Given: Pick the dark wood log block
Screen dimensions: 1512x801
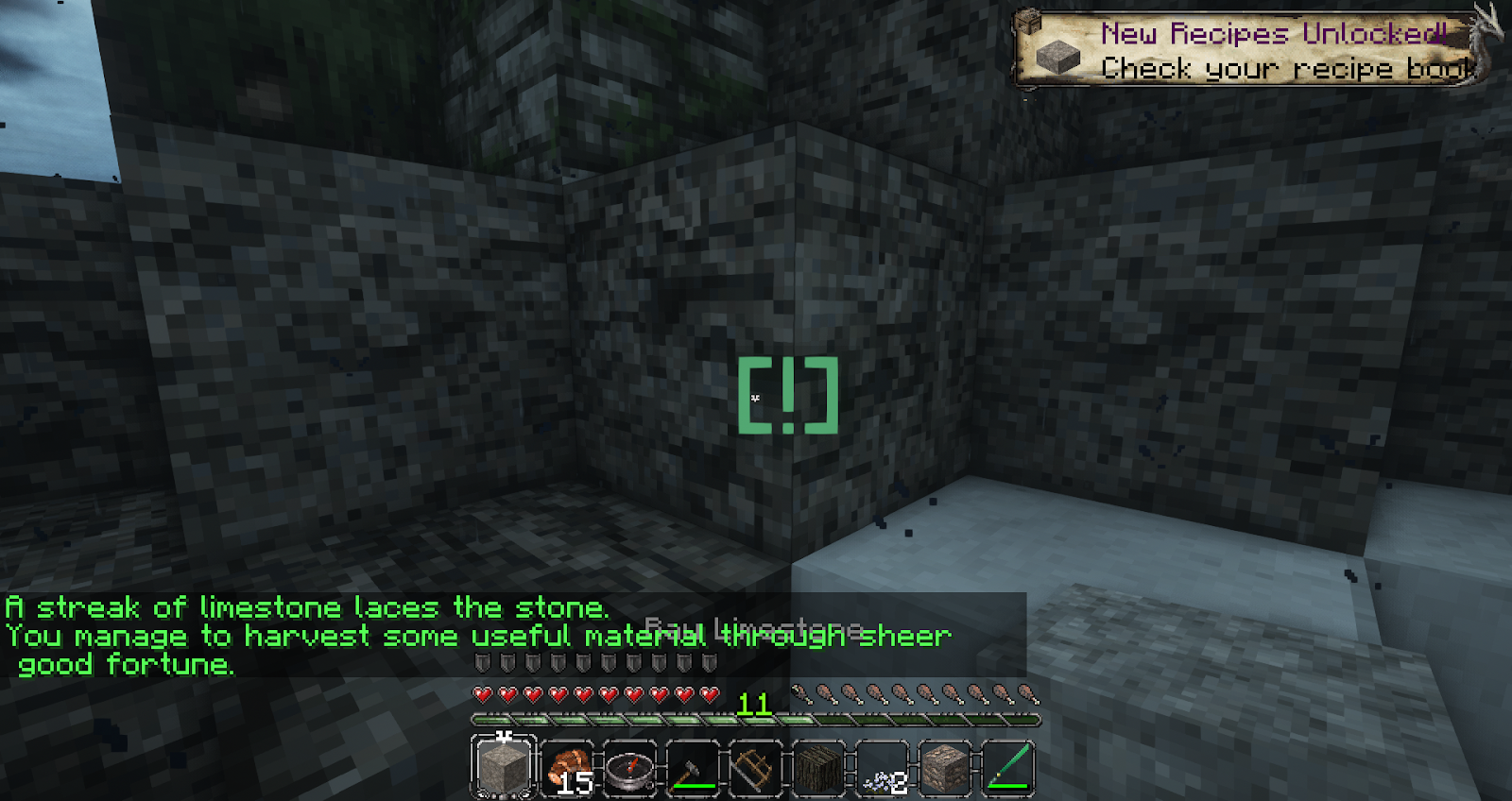Looking at the screenshot, I should tap(819, 767).
